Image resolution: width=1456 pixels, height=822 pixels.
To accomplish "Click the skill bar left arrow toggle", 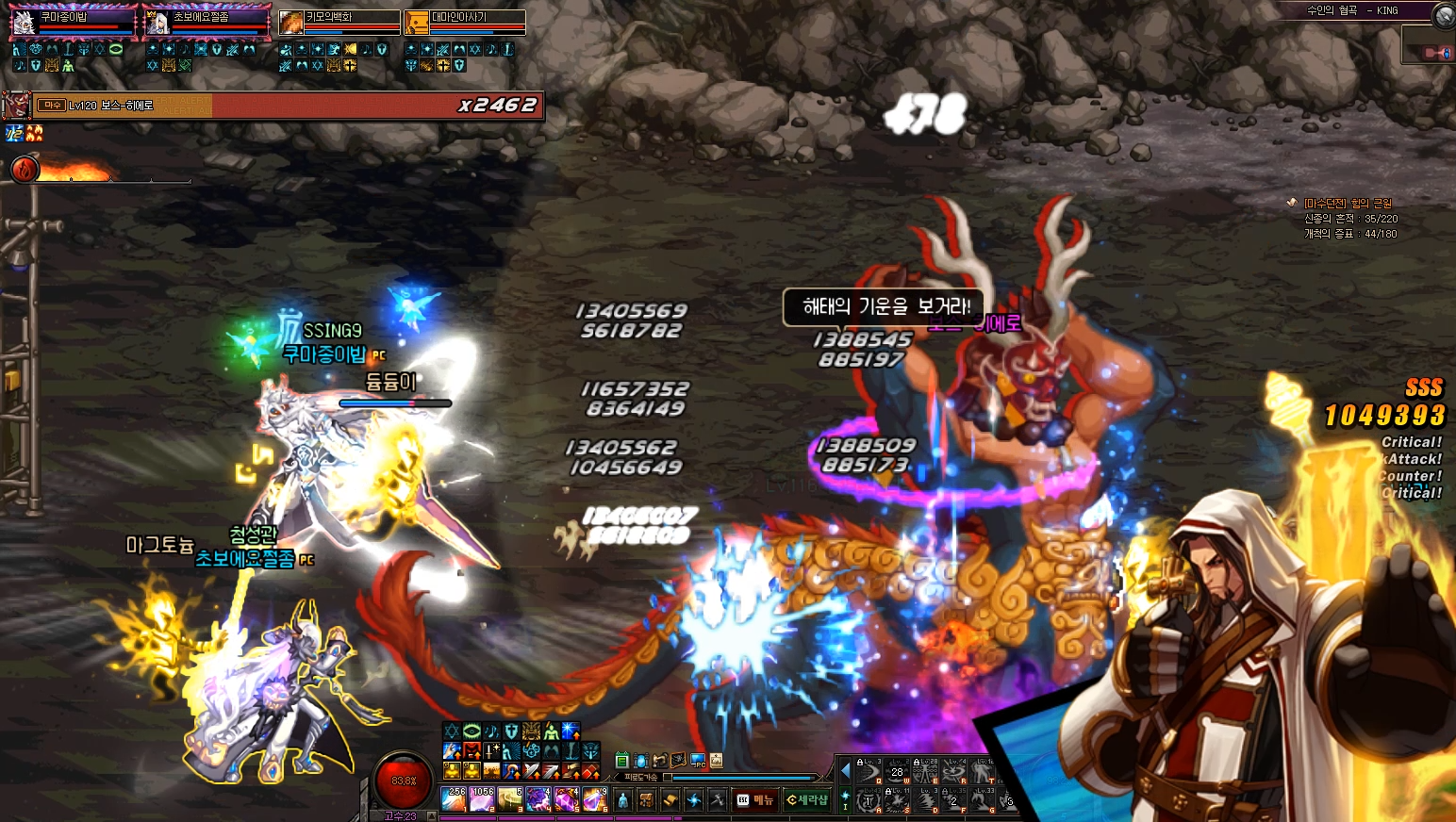I will pyautogui.click(x=845, y=771).
